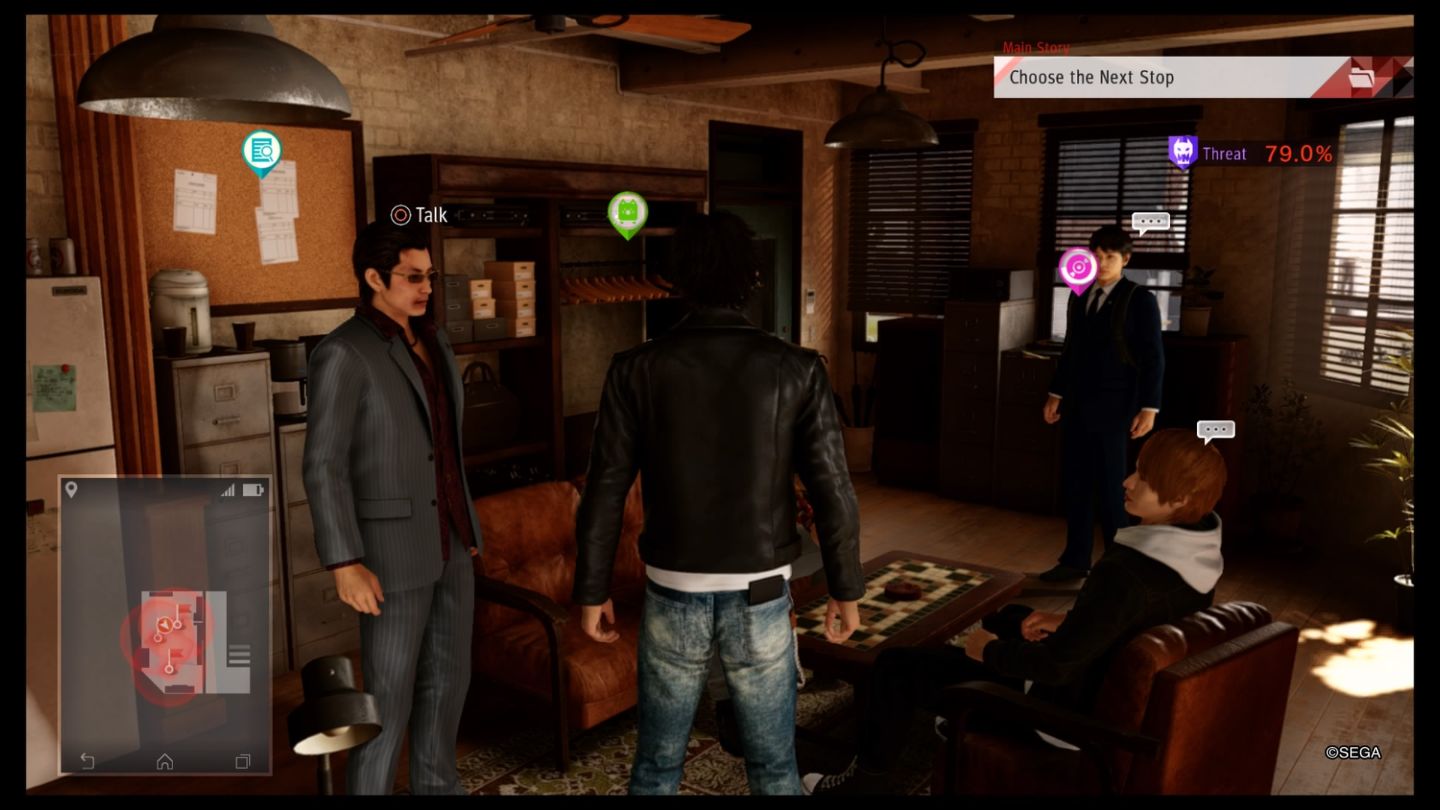Tap the home button below the minimap
1440x810 pixels.
163,760
